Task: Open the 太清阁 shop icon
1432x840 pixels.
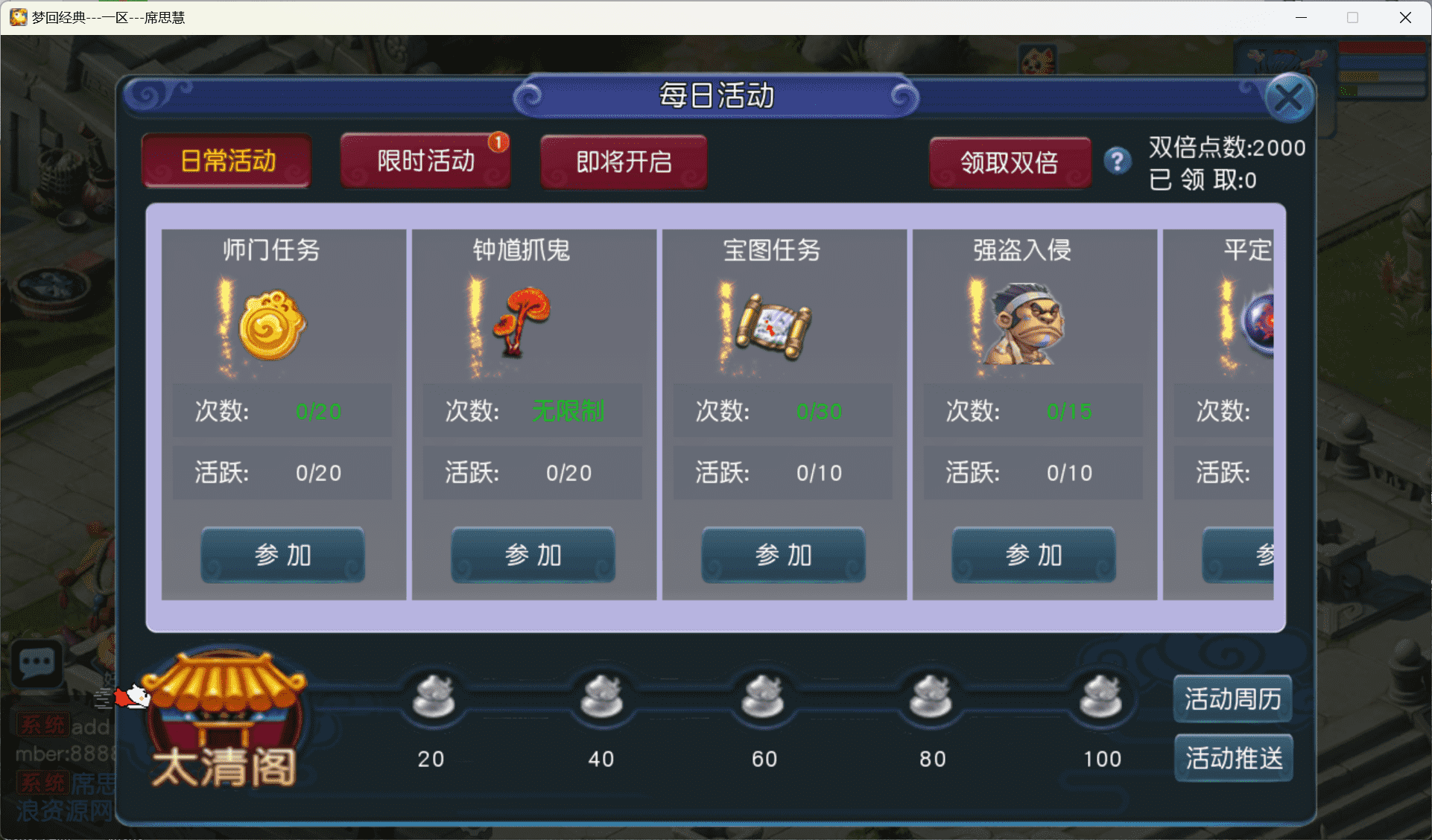Action: click(224, 719)
